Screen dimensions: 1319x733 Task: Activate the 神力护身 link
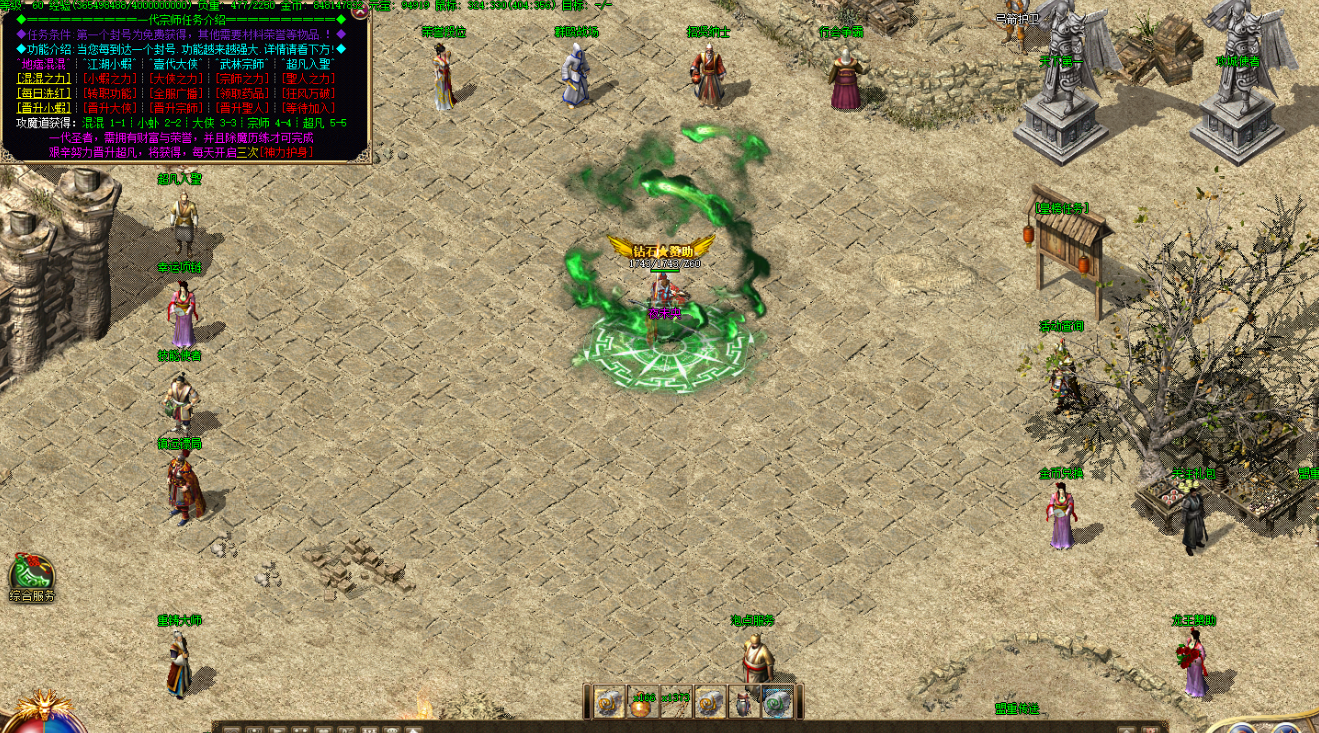click(x=286, y=152)
